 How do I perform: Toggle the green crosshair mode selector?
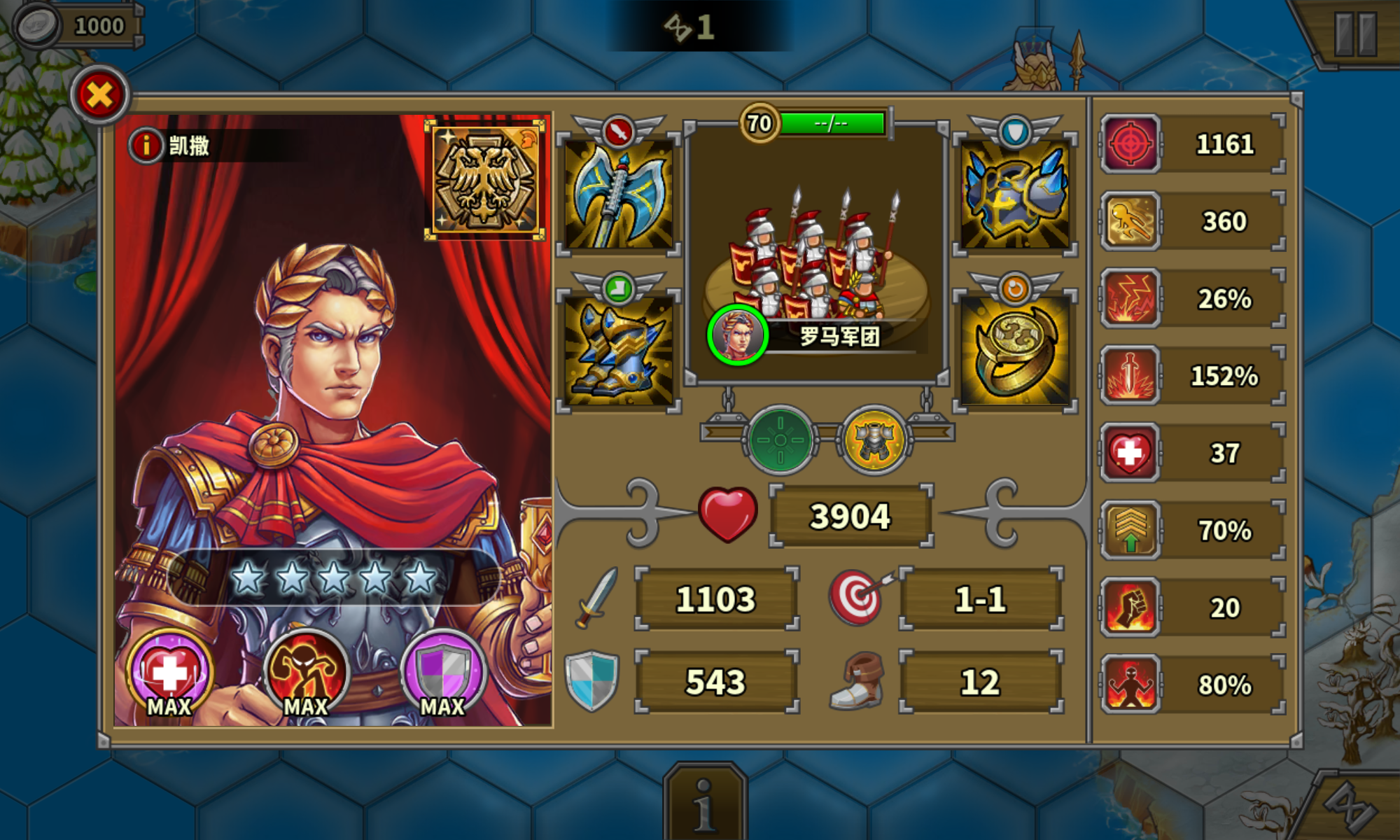(x=781, y=440)
